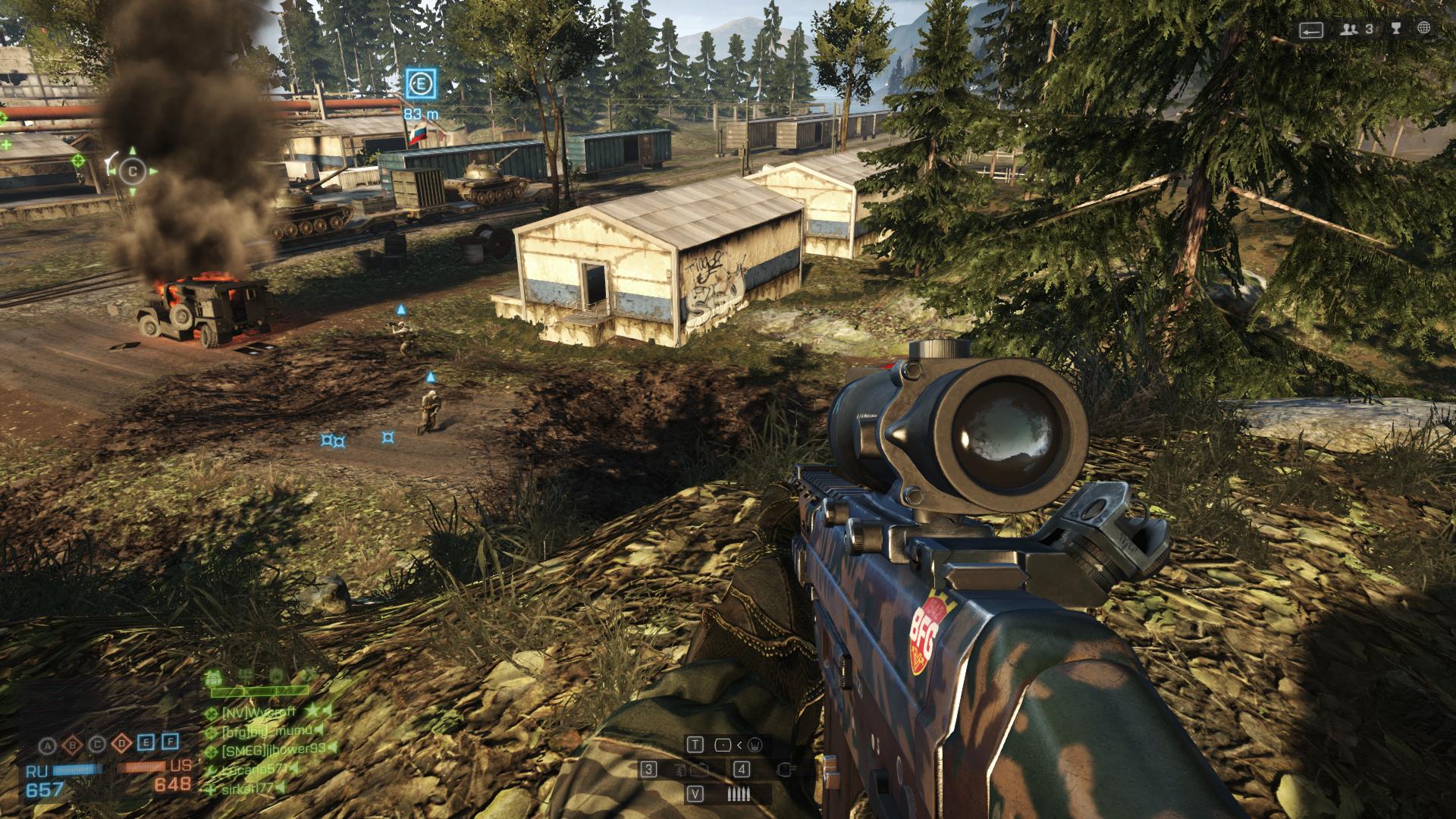Select the objective E marker at 83 m
The height and width of the screenshot is (819, 1456).
point(420,83)
